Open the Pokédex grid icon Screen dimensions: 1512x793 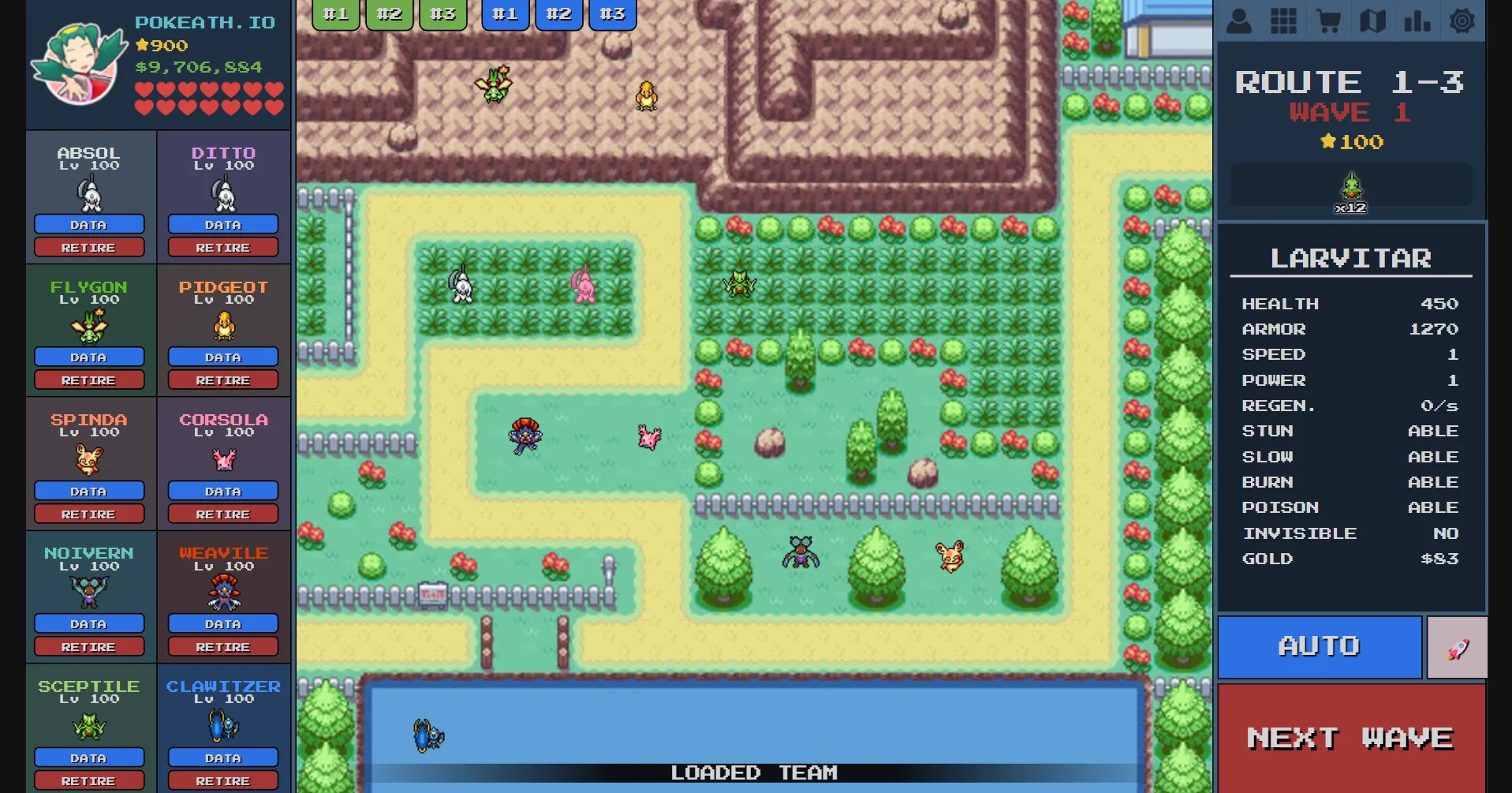point(1283,20)
